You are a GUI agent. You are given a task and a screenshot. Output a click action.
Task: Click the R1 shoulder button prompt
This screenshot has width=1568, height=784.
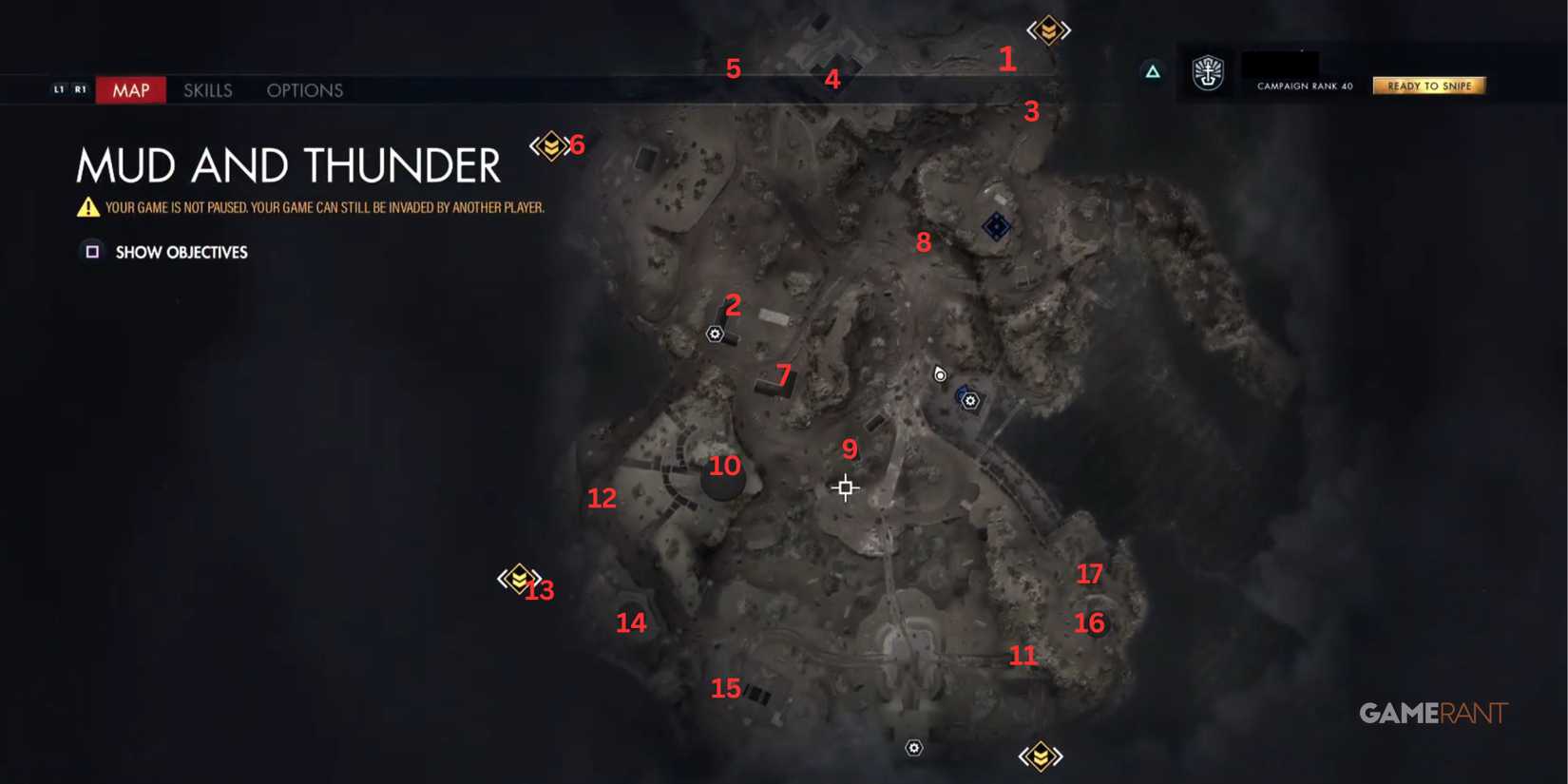click(82, 88)
